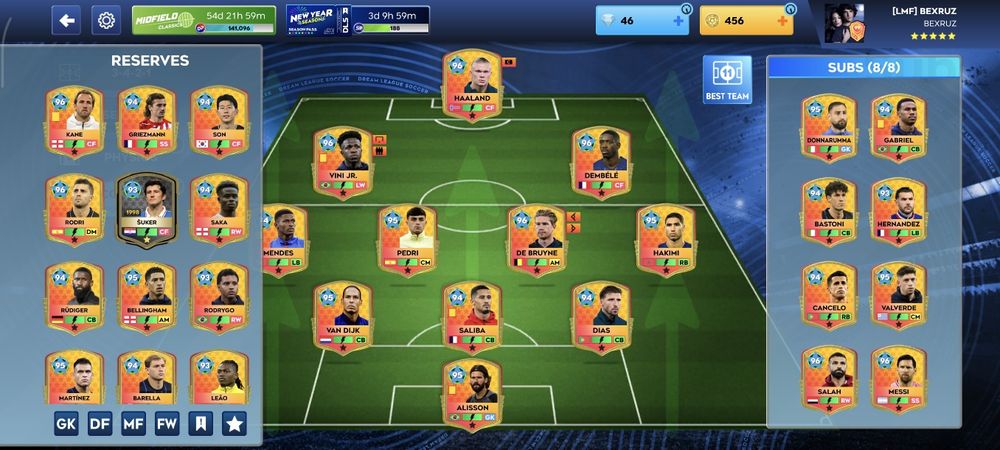This screenshot has width=1000, height=450.
Task: Choose the Alisson goalkeeper card
Action: tap(472, 394)
